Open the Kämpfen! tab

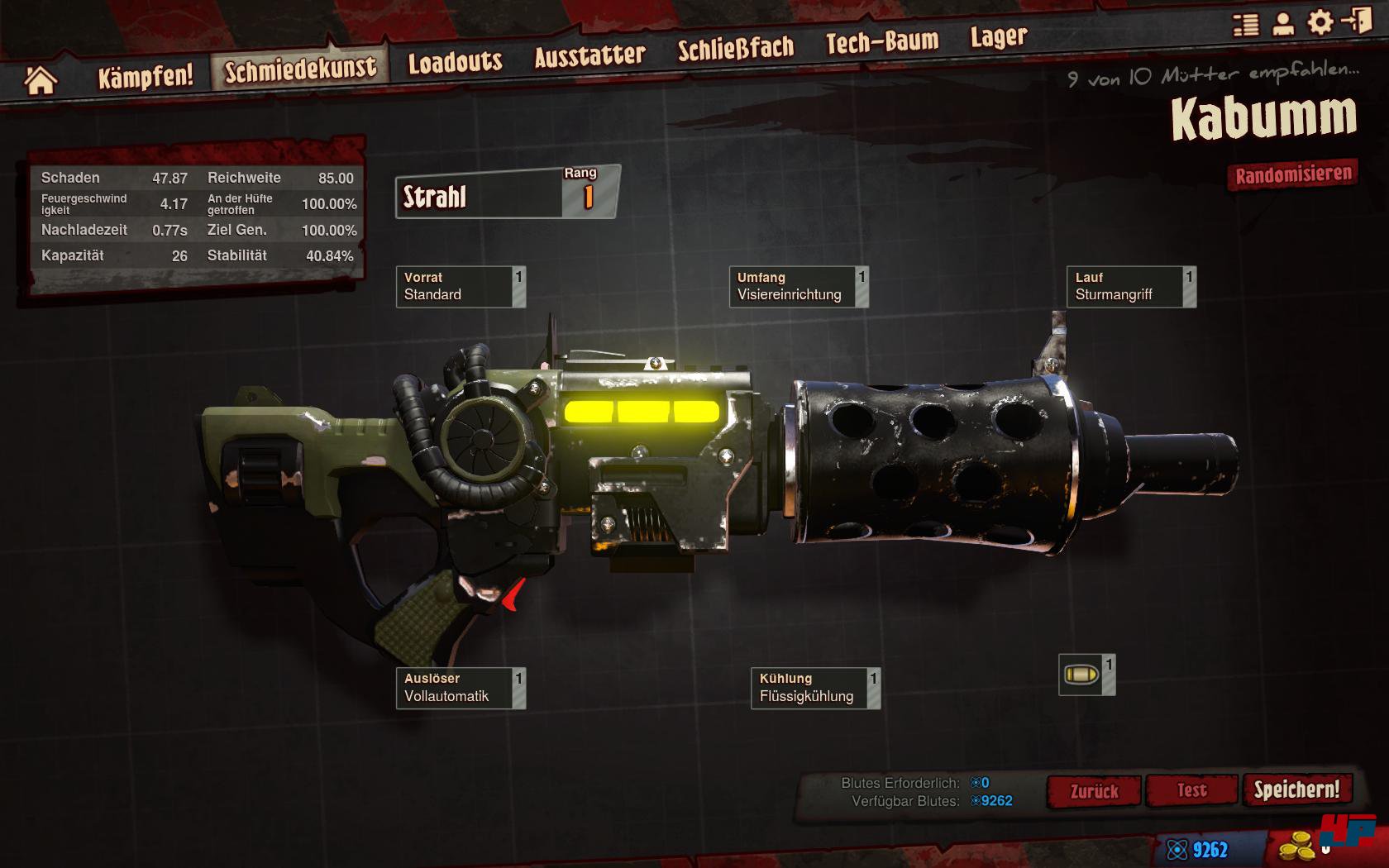146,77
